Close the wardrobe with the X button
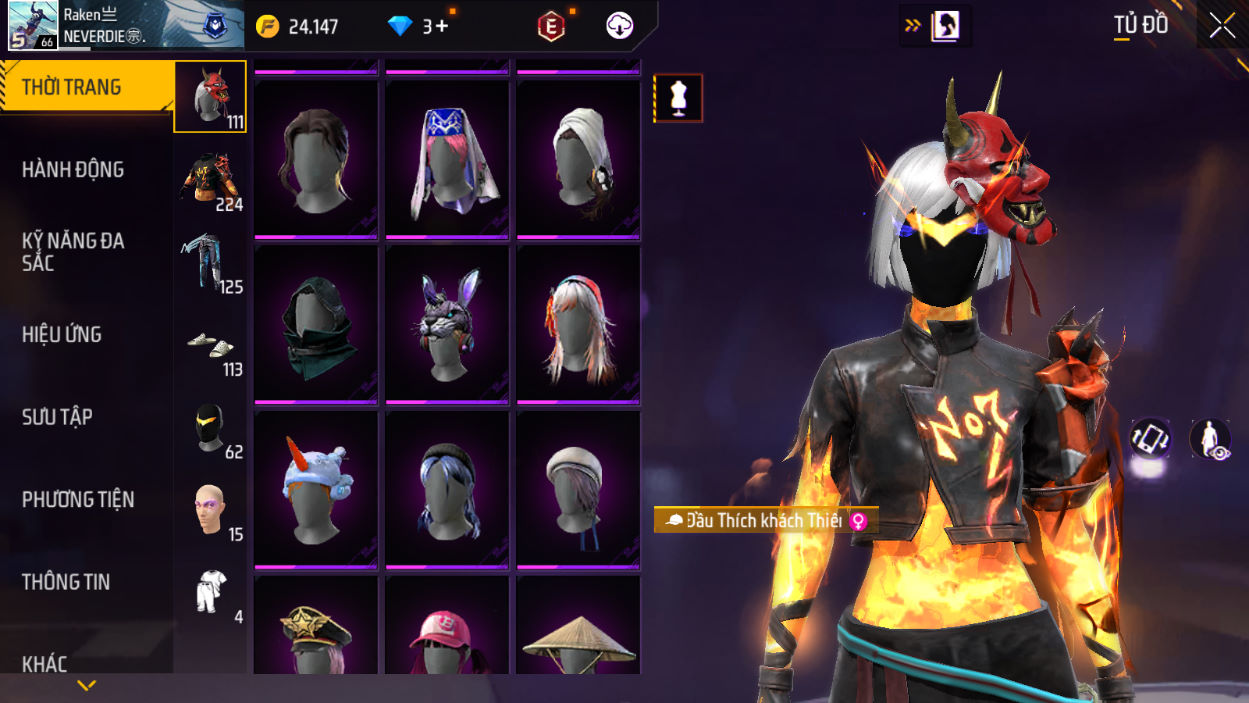Viewport: 1249px width, 703px height. 1222,26
